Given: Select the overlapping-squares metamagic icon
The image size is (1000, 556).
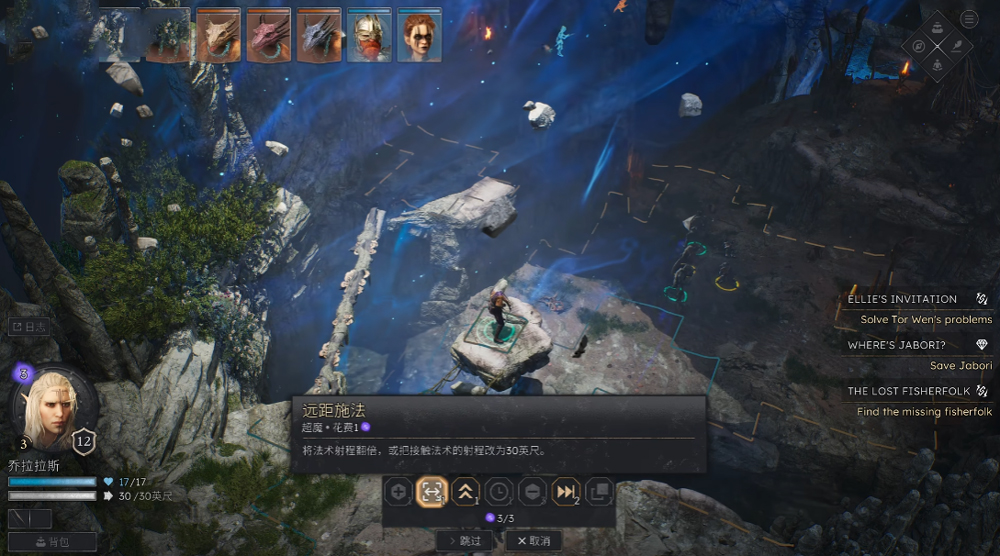Looking at the screenshot, I should coord(599,491).
